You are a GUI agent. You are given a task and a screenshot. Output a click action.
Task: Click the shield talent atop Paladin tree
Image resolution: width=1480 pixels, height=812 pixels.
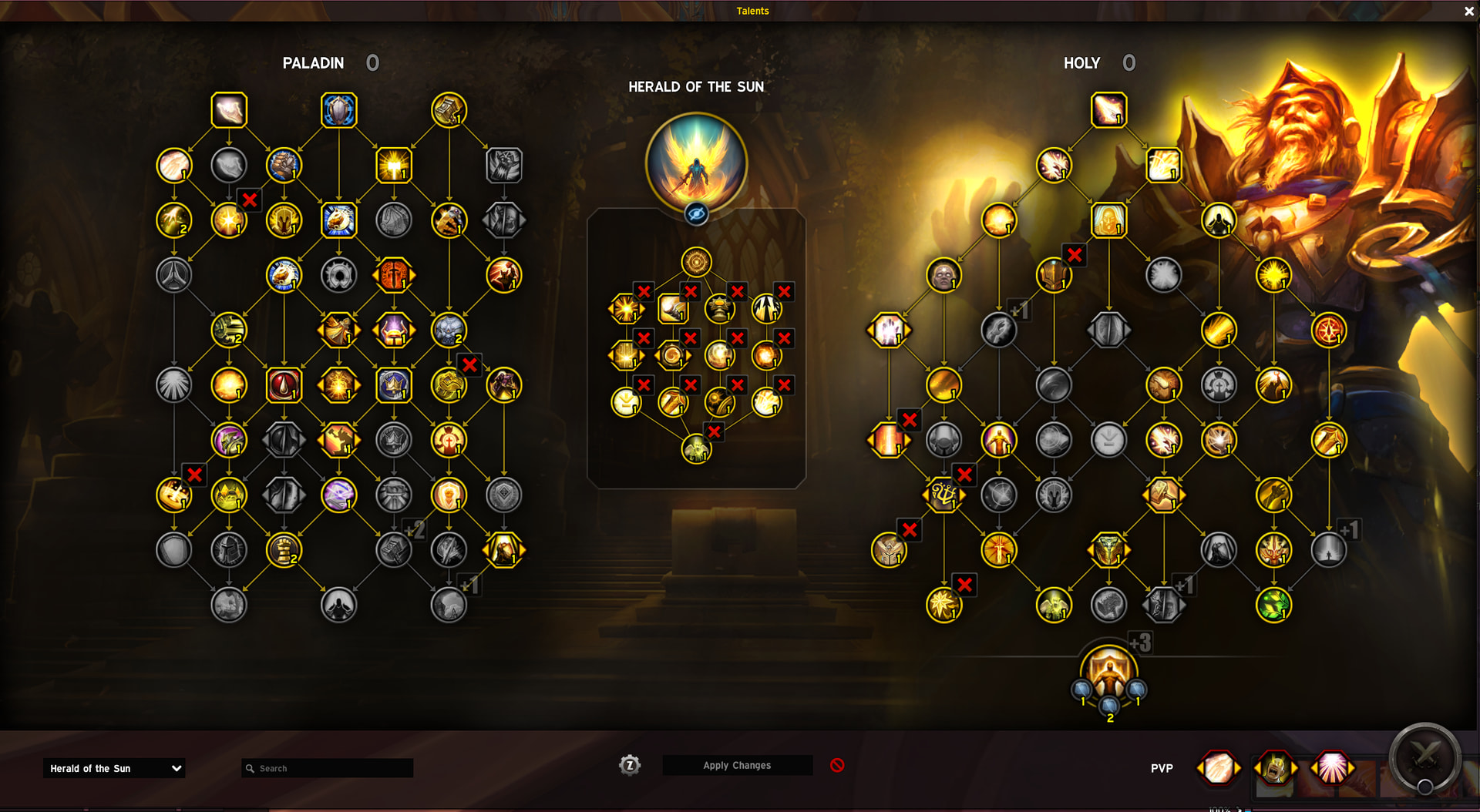point(338,110)
